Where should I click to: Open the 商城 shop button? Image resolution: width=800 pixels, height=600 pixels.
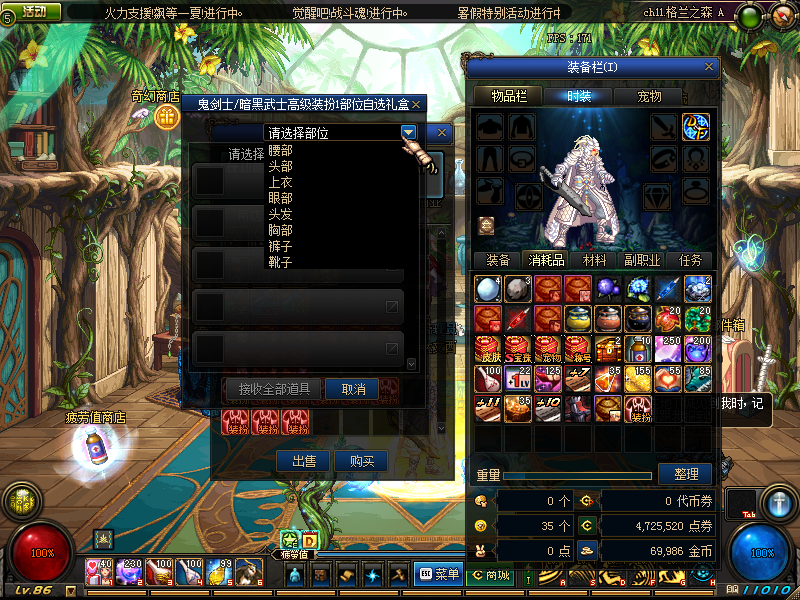pos(490,574)
